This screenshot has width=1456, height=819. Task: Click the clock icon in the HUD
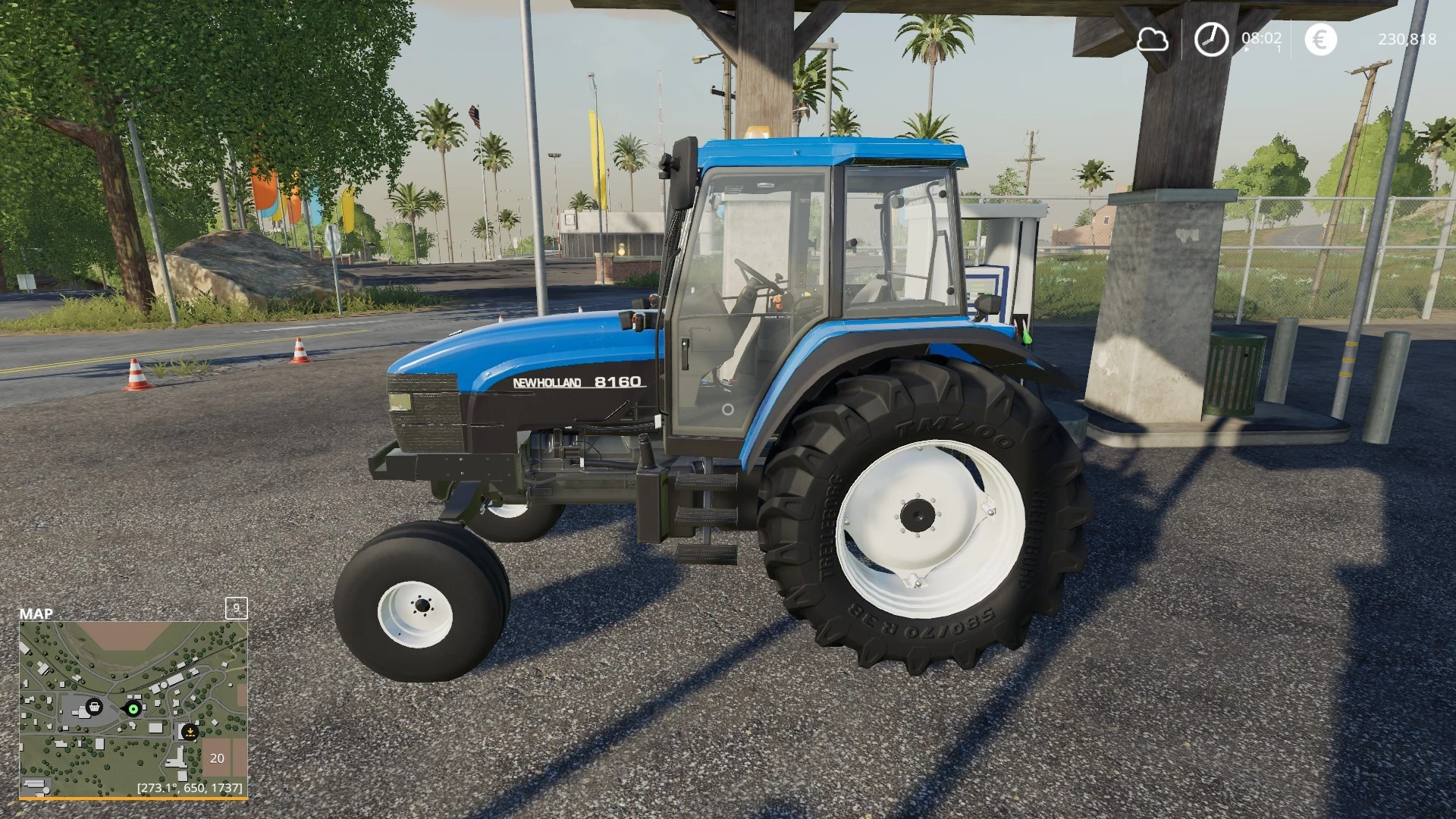pyautogui.click(x=1211, y=39)
